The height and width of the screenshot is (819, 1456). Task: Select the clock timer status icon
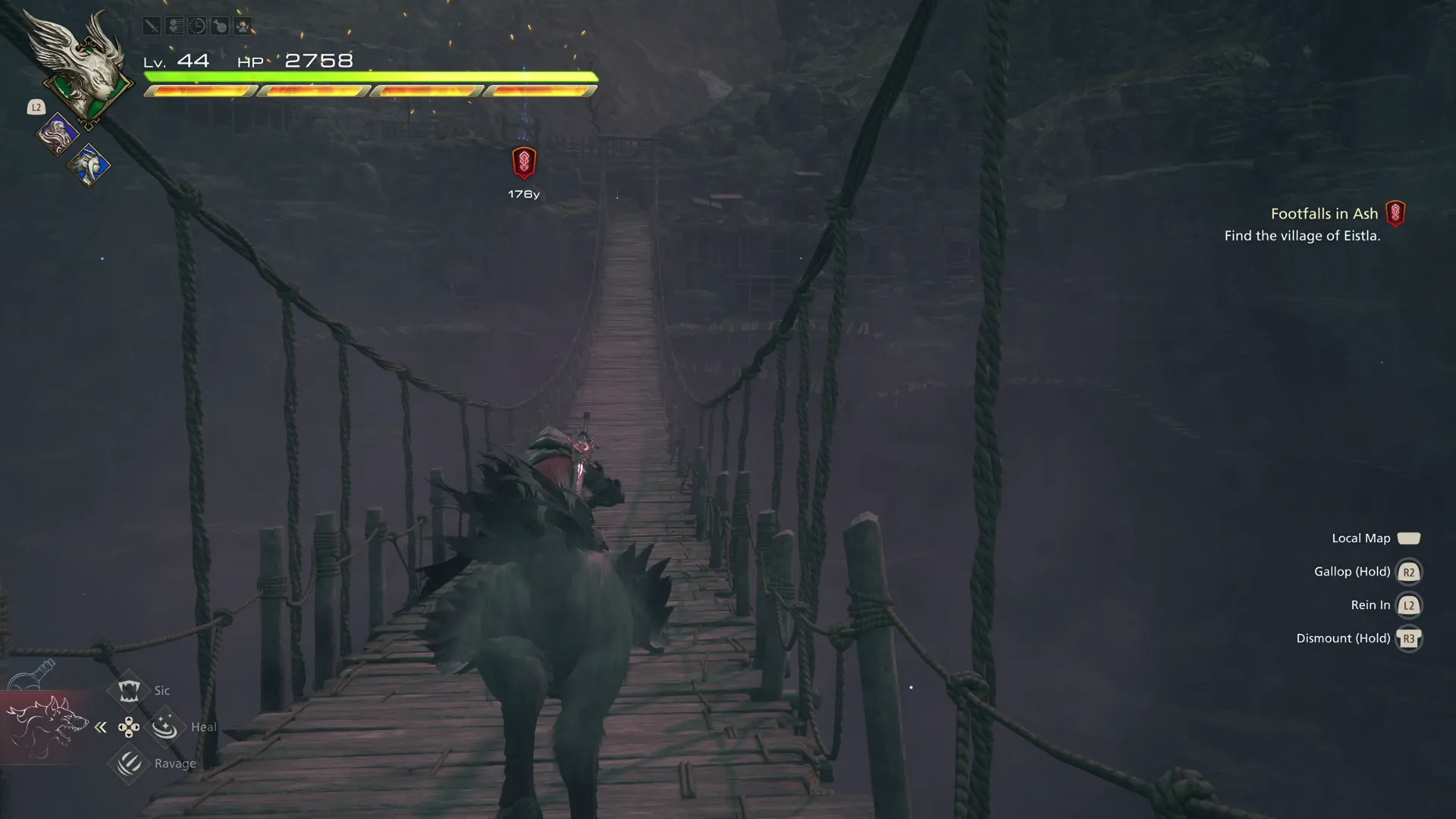[x=197, y=25]
